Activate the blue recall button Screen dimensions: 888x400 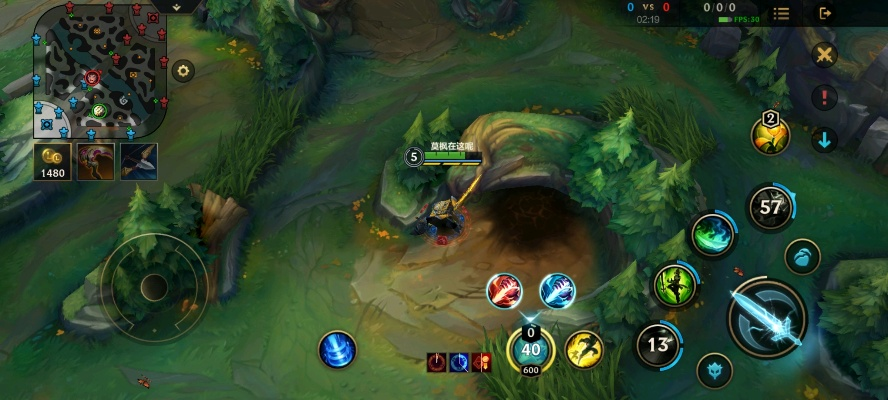[337, 350]
